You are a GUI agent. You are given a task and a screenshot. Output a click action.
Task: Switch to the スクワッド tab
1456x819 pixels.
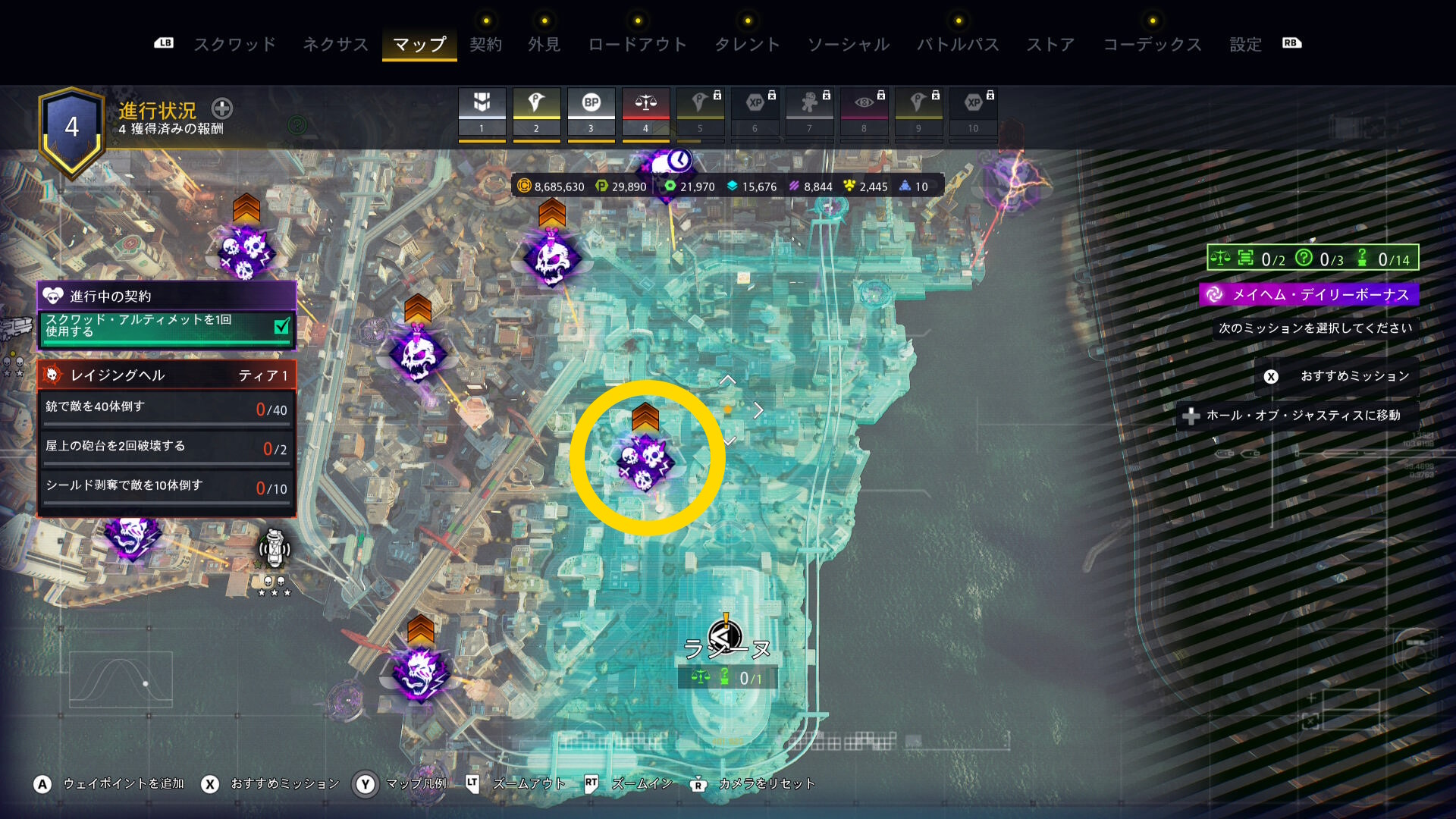point(235,44)
